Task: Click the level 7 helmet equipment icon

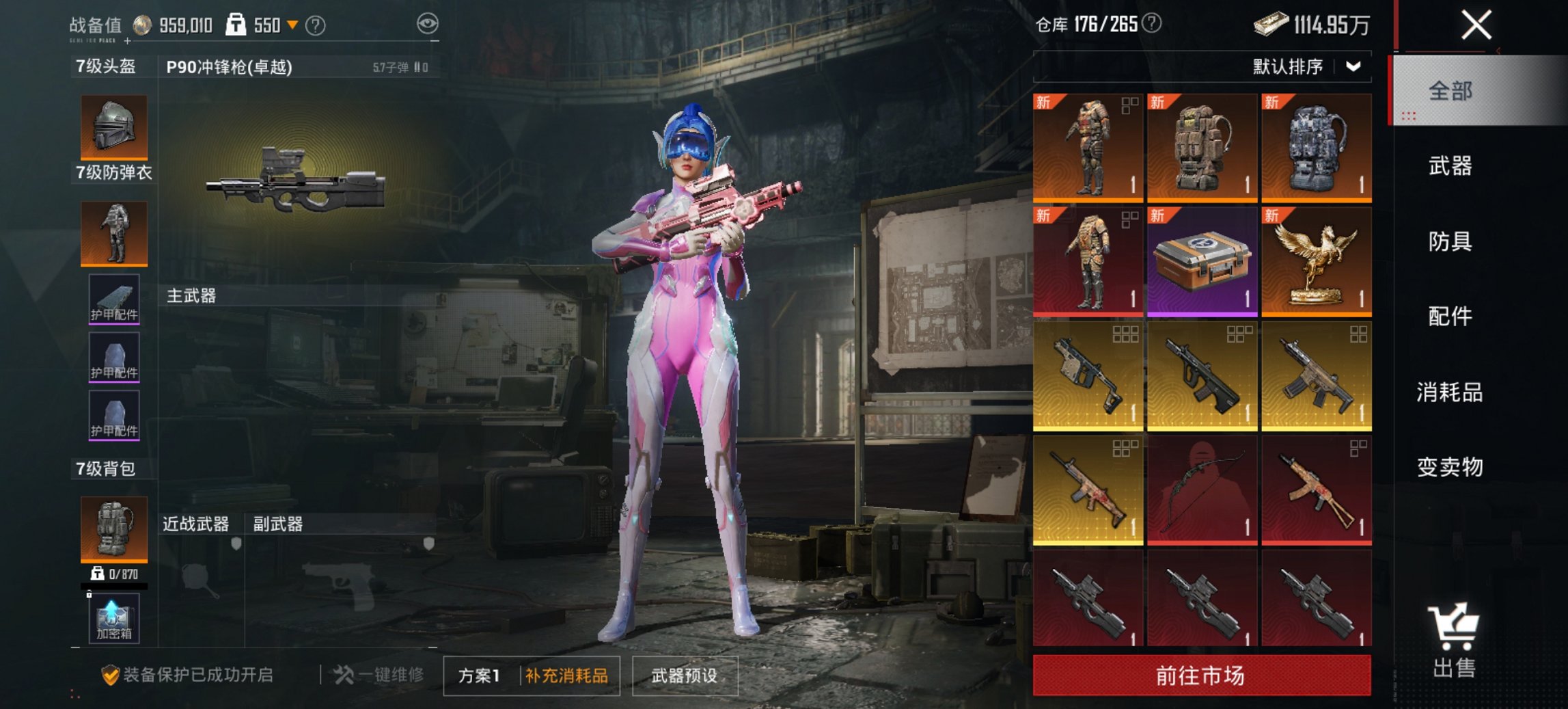Action: [x=113, y=126]
